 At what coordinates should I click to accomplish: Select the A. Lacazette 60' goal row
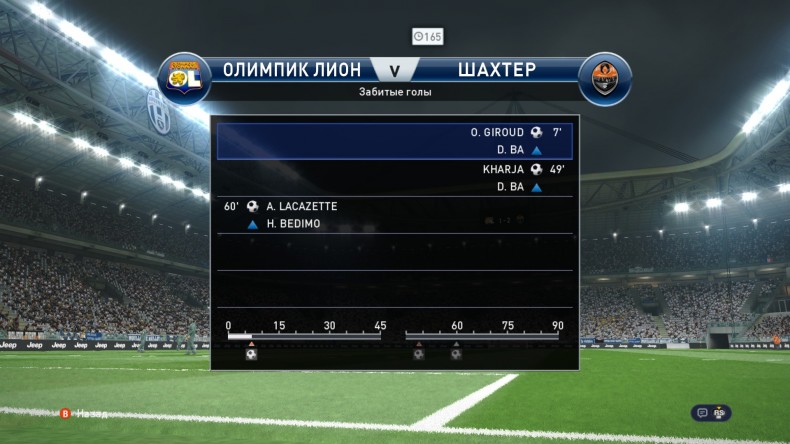(395, 215)
